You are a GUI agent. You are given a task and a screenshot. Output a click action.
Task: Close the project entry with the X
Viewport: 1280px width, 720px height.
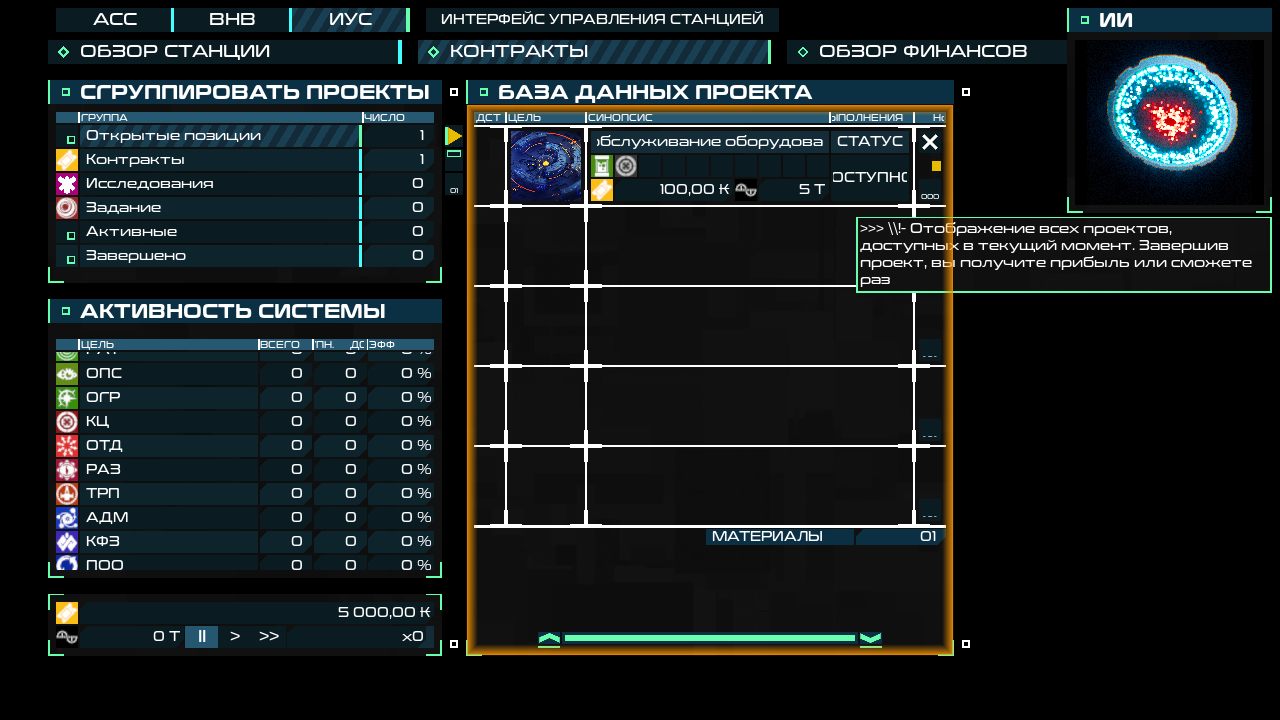pyautogui.click(x=930, y=142)
